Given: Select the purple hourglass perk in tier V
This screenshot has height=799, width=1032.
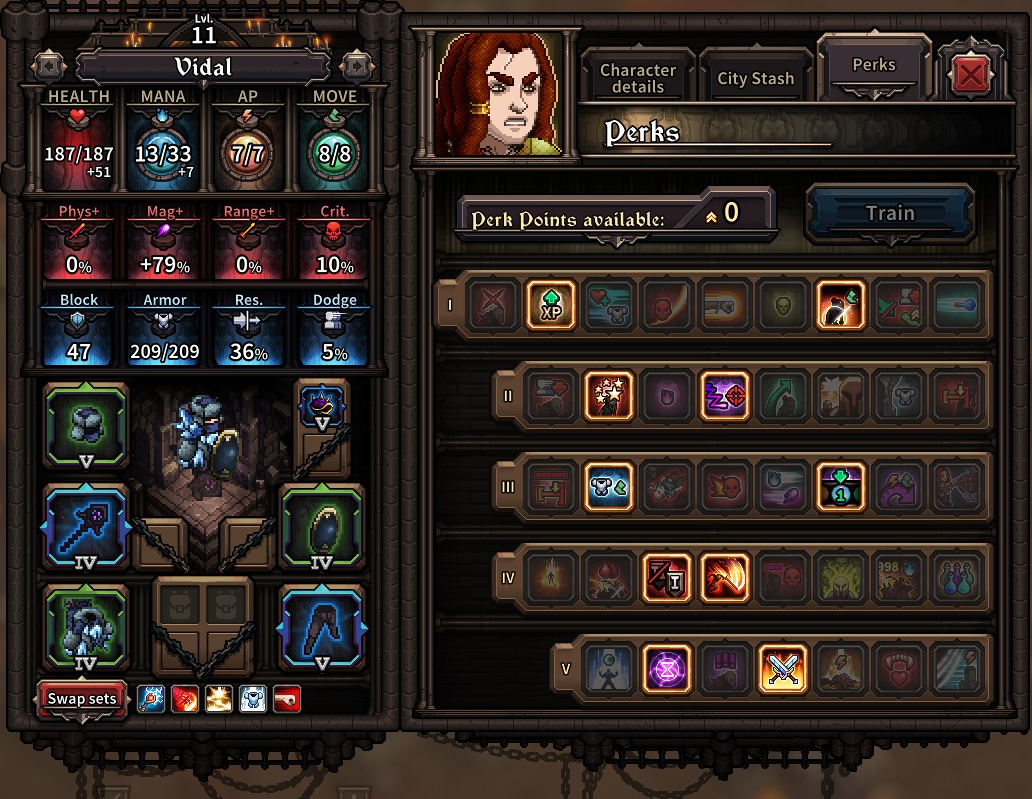Looking at the screenshot, I should pyautogui.click(x=665, y=669).
